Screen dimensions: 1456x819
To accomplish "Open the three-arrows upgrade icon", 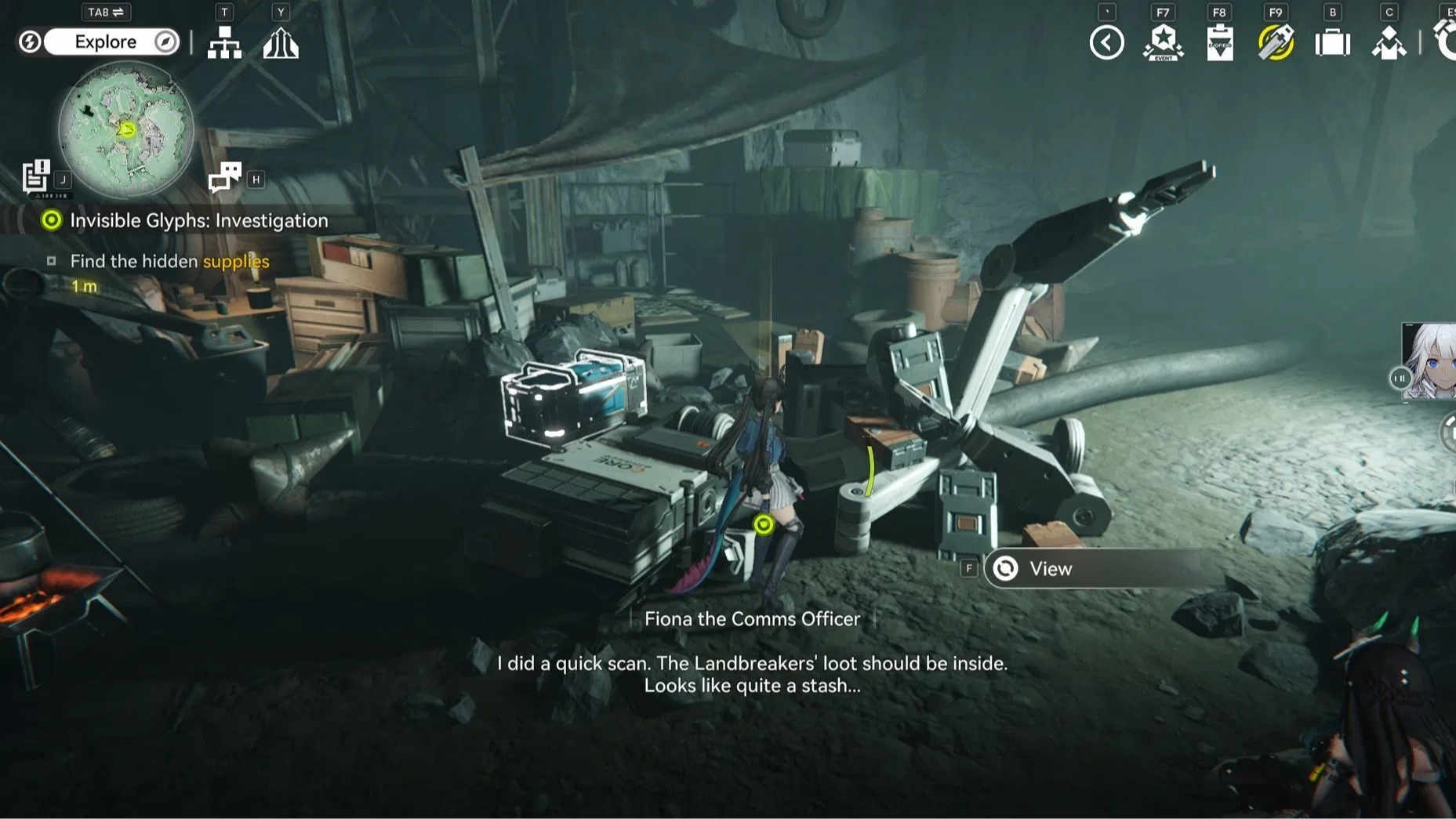I will (x=281, y=43).
